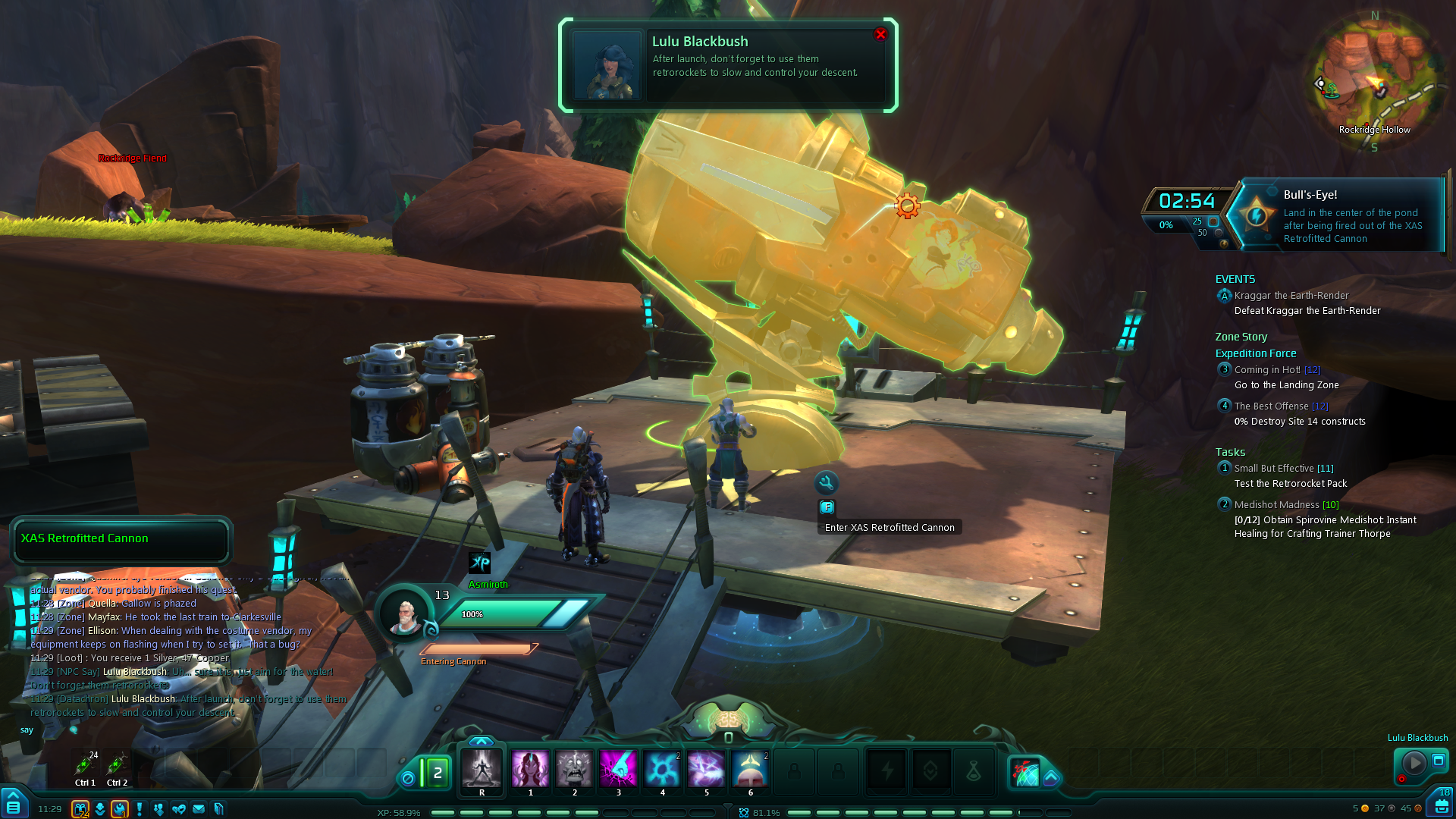Screen dimensions: 1456x819
Task: Use the magenta shattering-fist ability in slot 3
Action: click(618, 769)
